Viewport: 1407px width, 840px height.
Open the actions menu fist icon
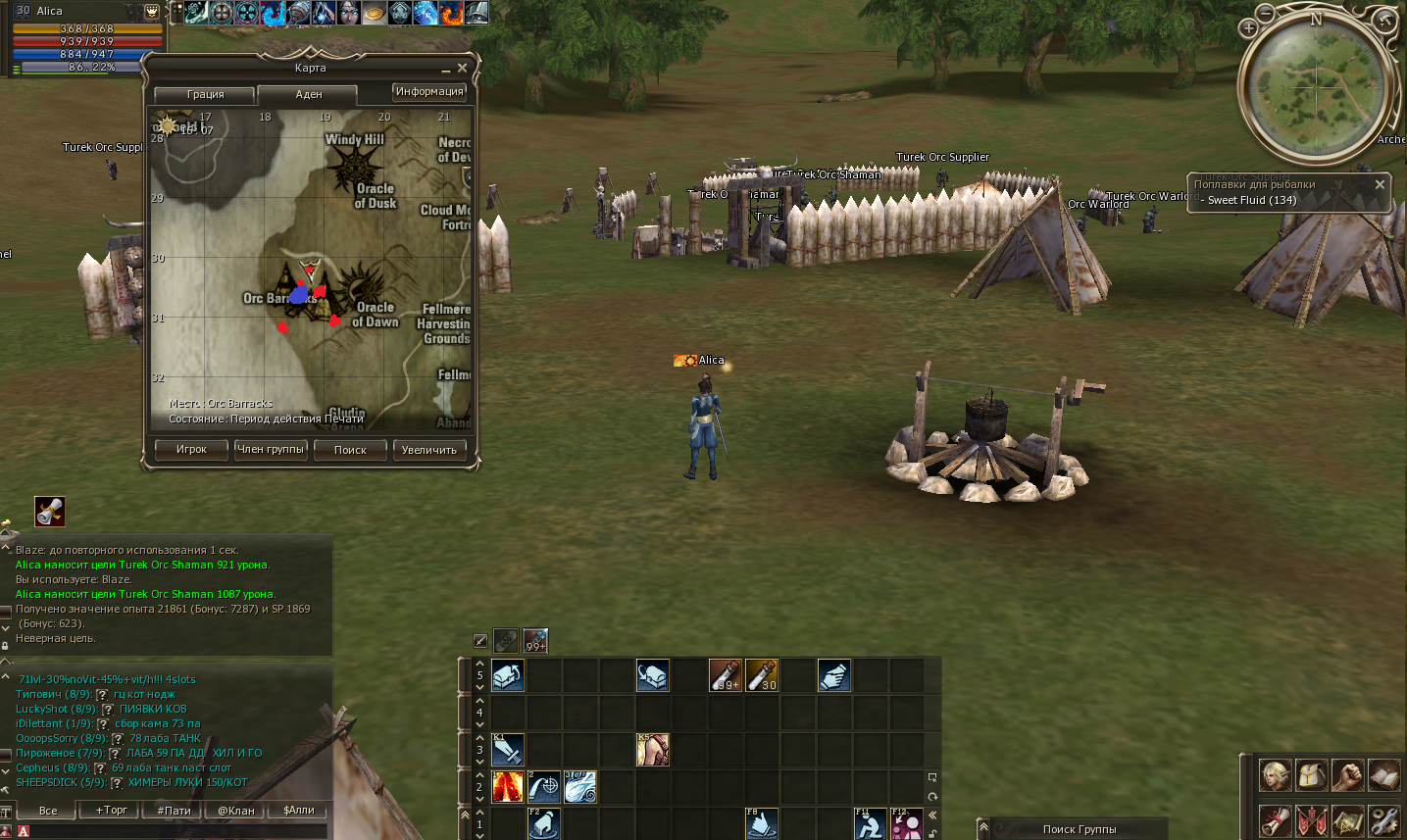coord(1346,774)
